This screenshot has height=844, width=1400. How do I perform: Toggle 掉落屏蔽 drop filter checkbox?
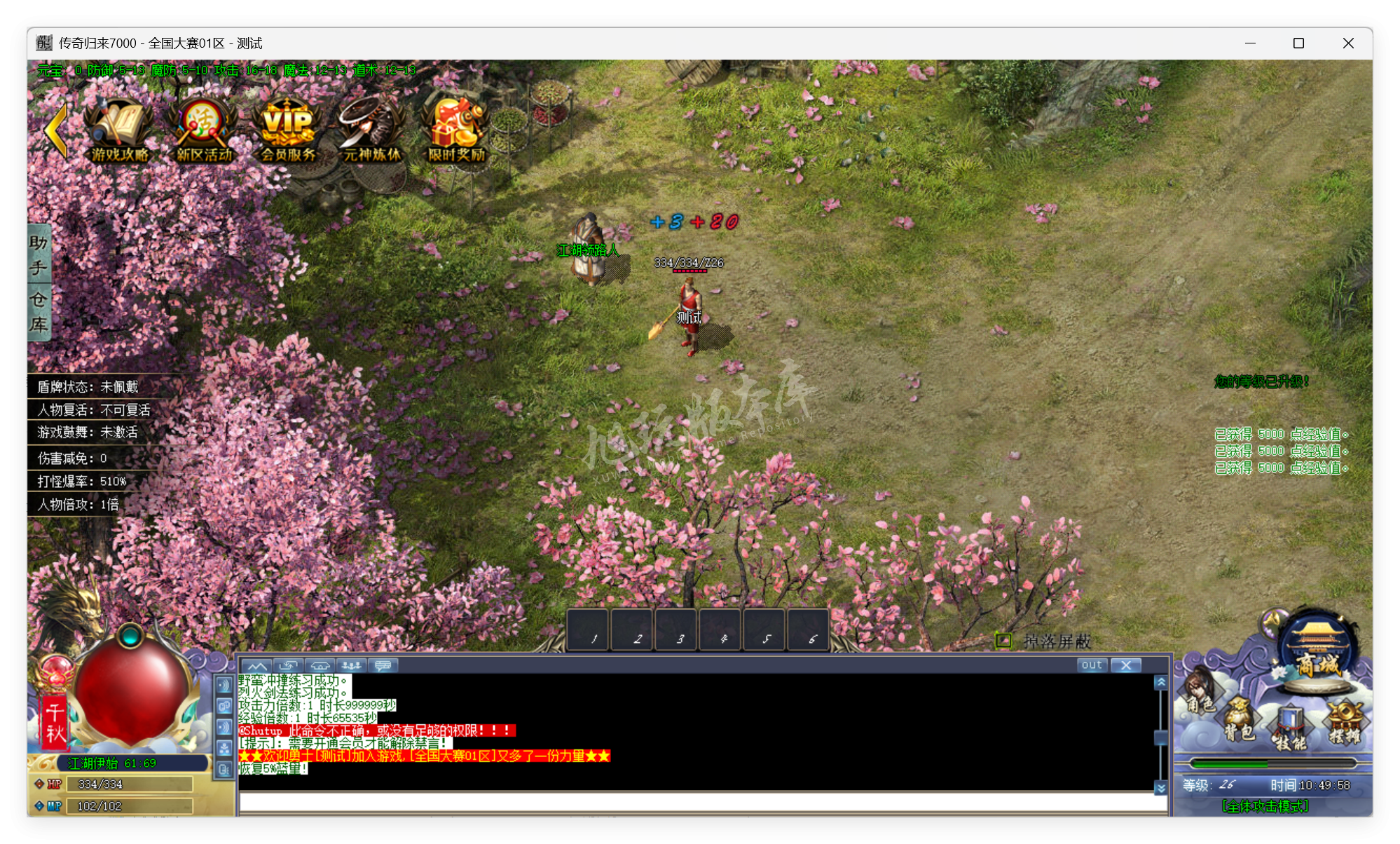(1005, 640)
